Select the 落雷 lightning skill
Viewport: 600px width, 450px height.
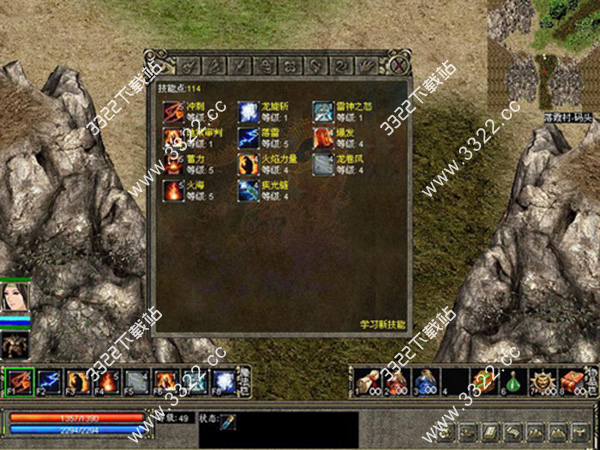[x=247, y=137]
